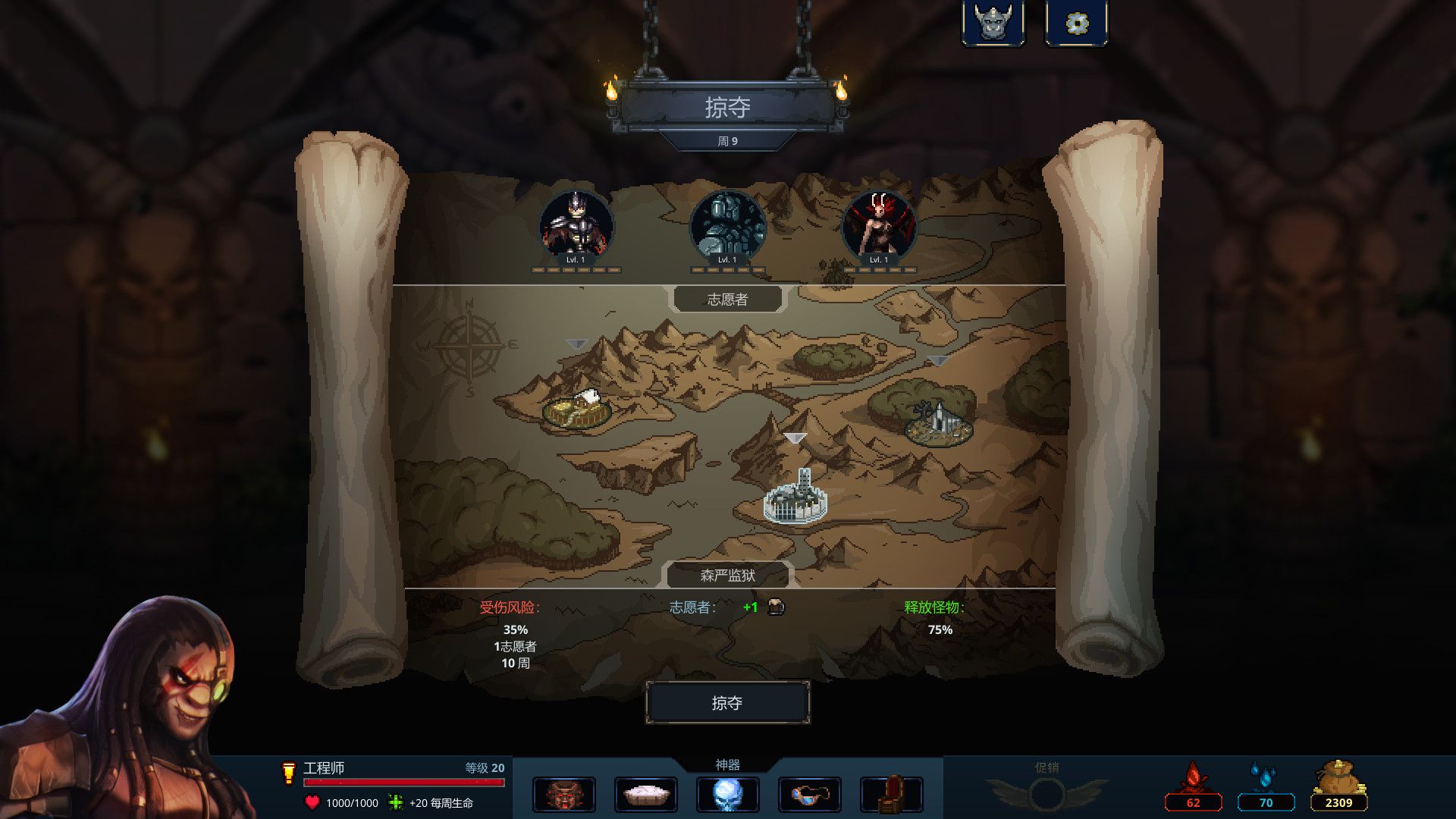
Task: Inspect the wooden throne artifact
Action: pos(892,795)
